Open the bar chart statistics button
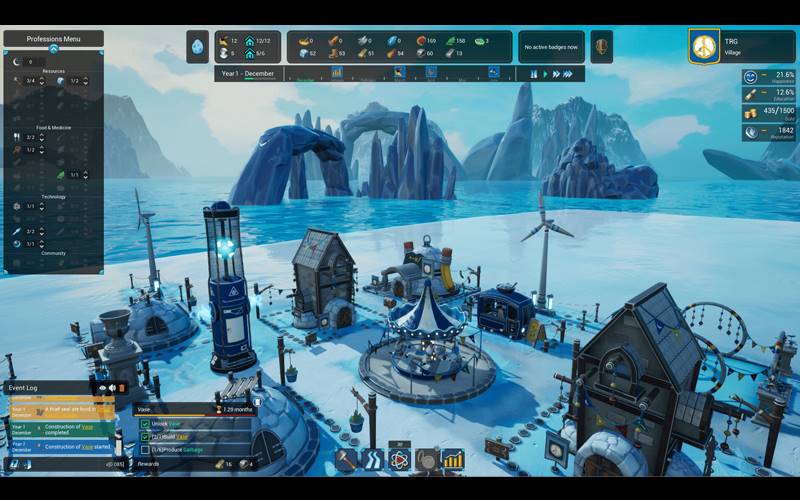Viewport: 800px width, 500px height. (453, 459)
